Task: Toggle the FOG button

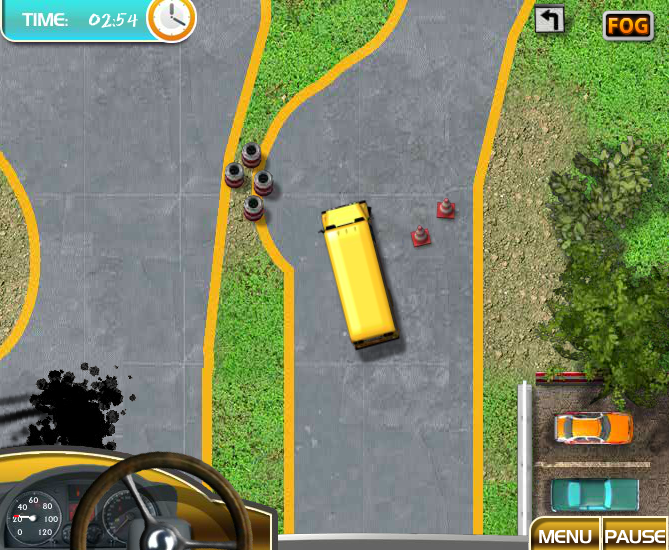Action: coord(628,25)
